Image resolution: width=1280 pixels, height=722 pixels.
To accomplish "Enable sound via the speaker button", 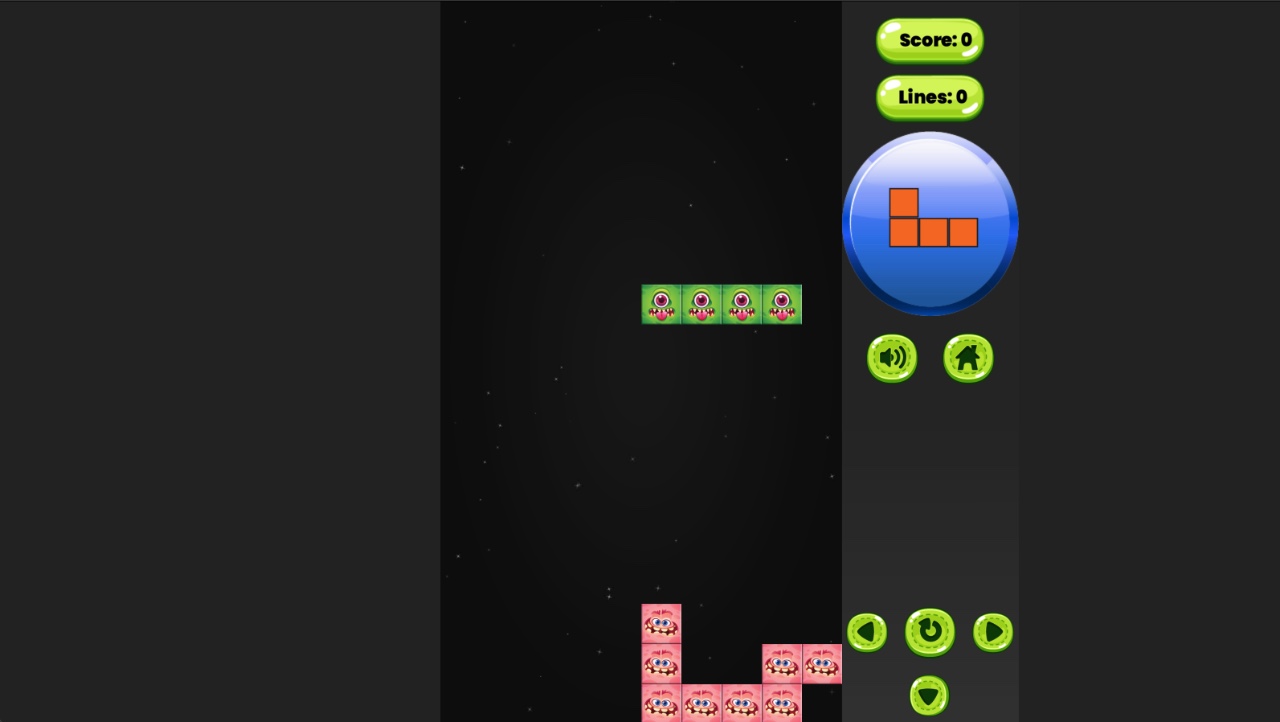I will click(891, 358).
